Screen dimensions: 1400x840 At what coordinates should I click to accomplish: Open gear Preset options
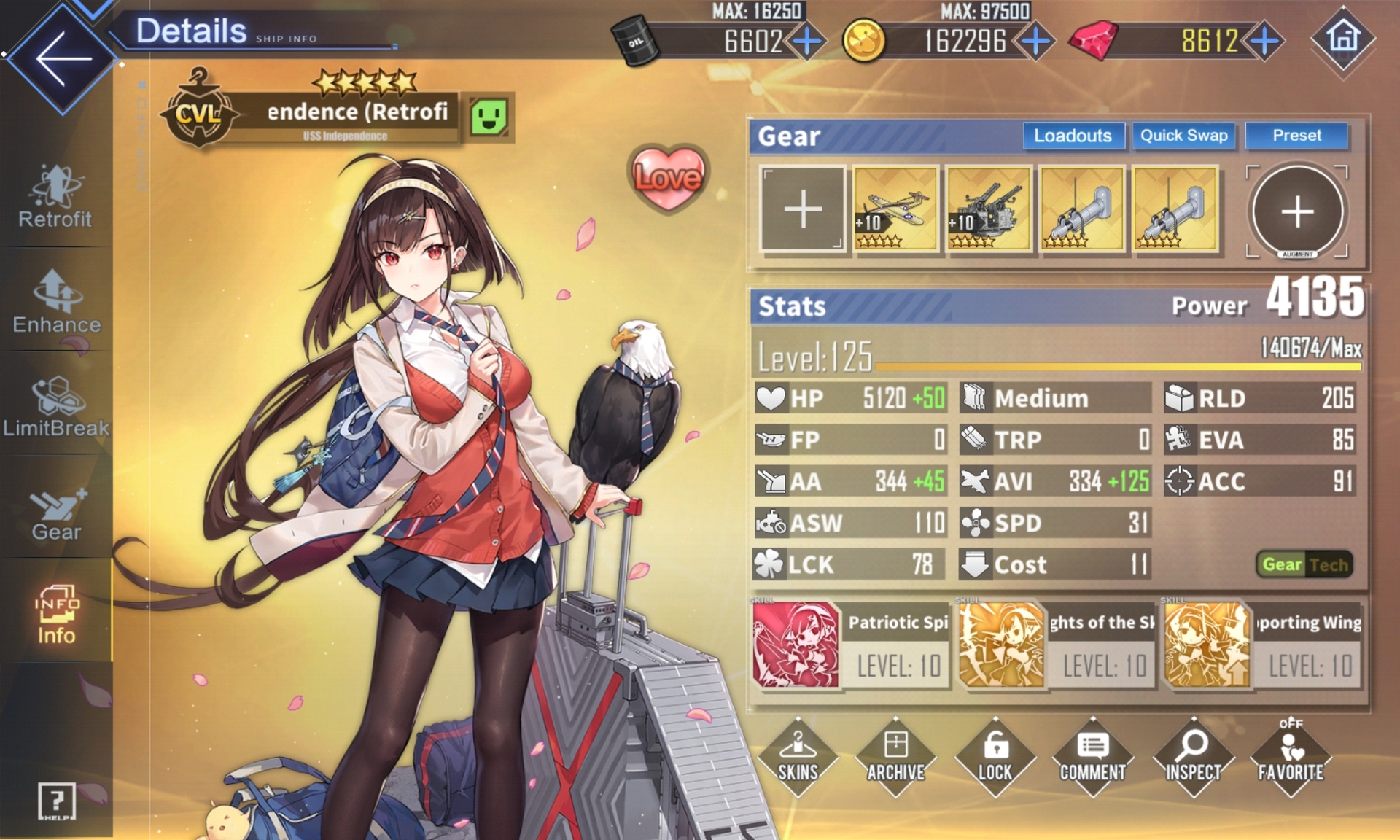point(1296,136)
